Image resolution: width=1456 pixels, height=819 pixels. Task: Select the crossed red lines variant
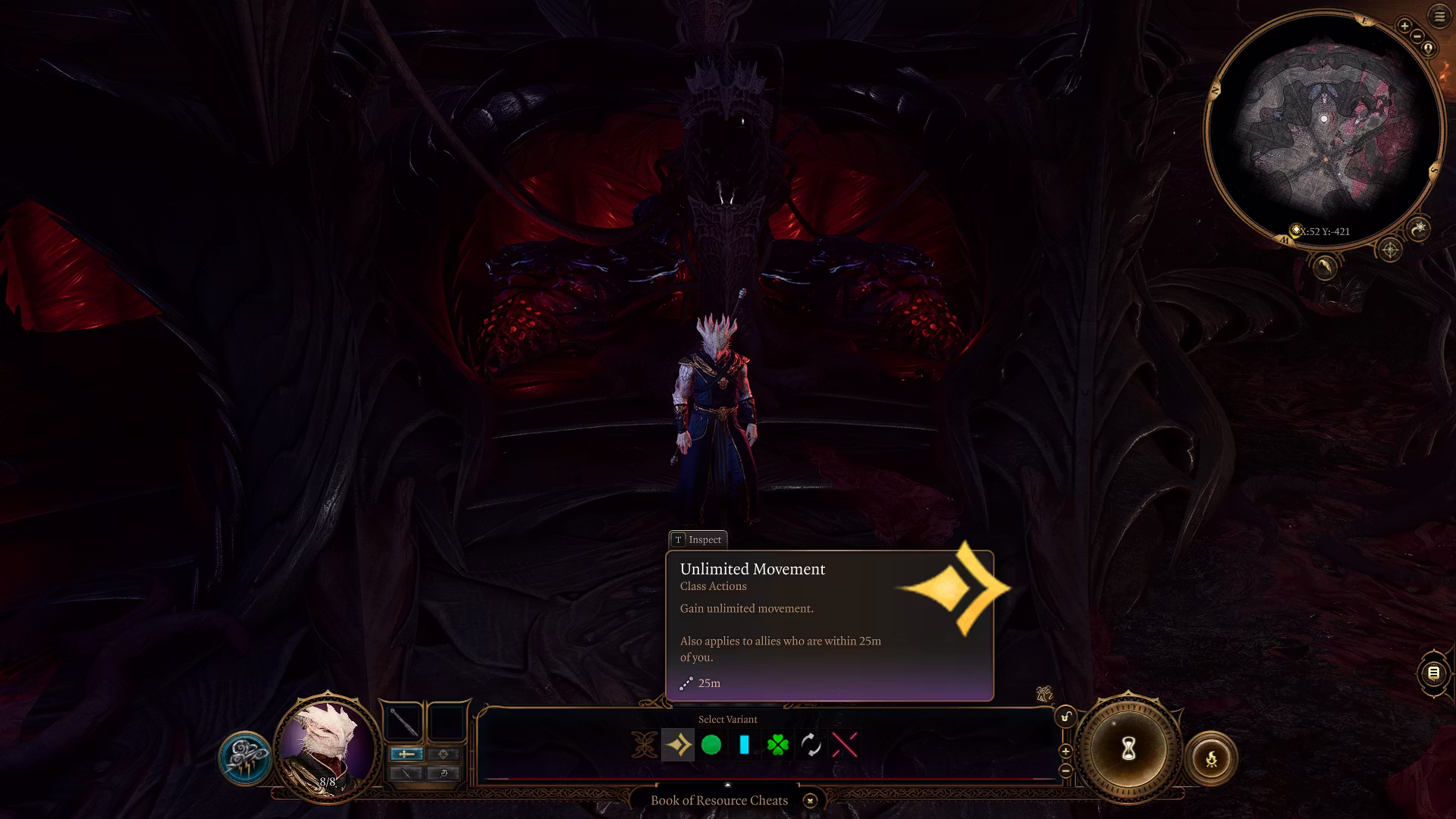click(x=845, y=745)
